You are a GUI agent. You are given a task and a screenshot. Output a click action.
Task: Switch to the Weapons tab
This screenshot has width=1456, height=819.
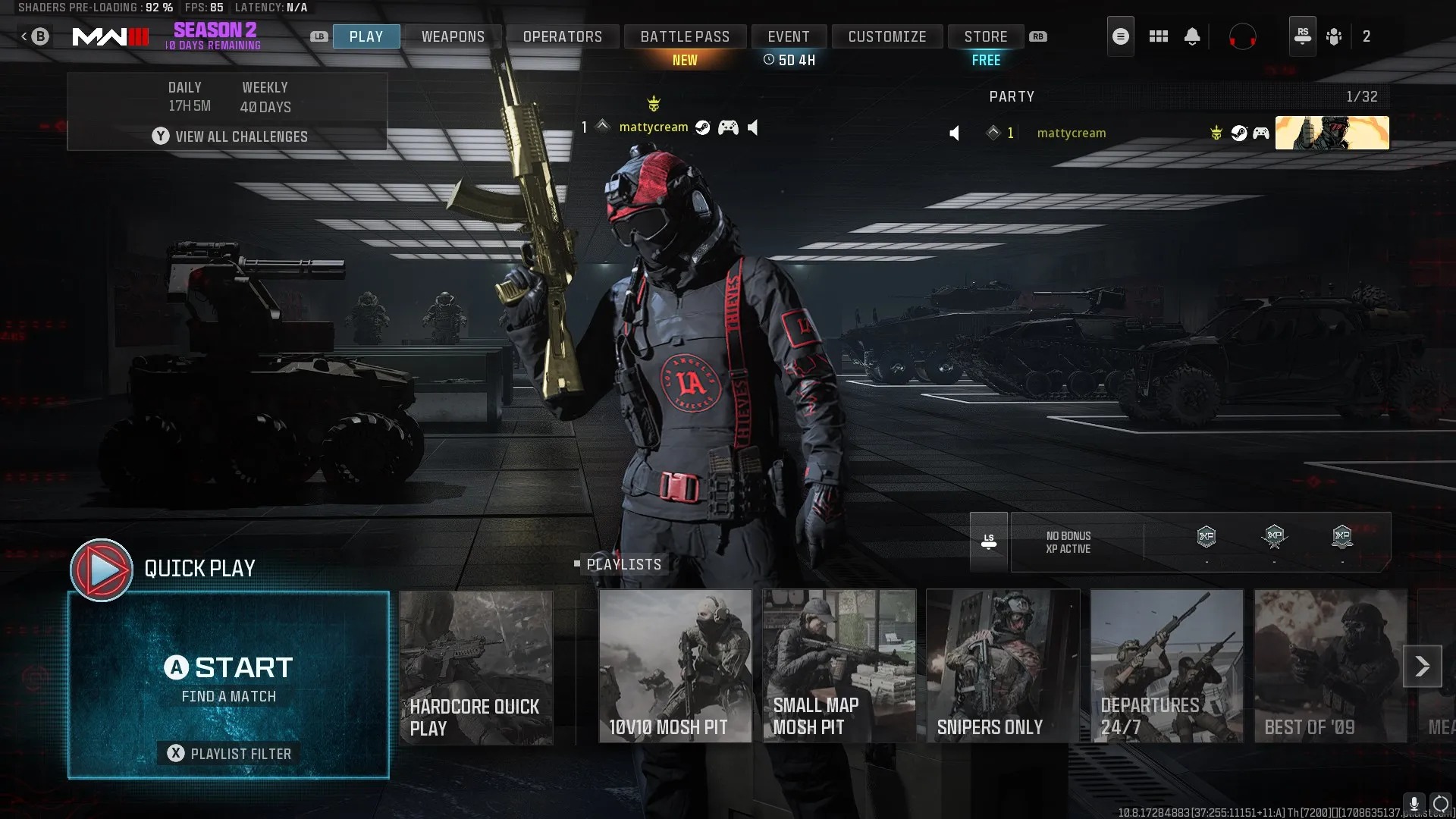[453, 36]
